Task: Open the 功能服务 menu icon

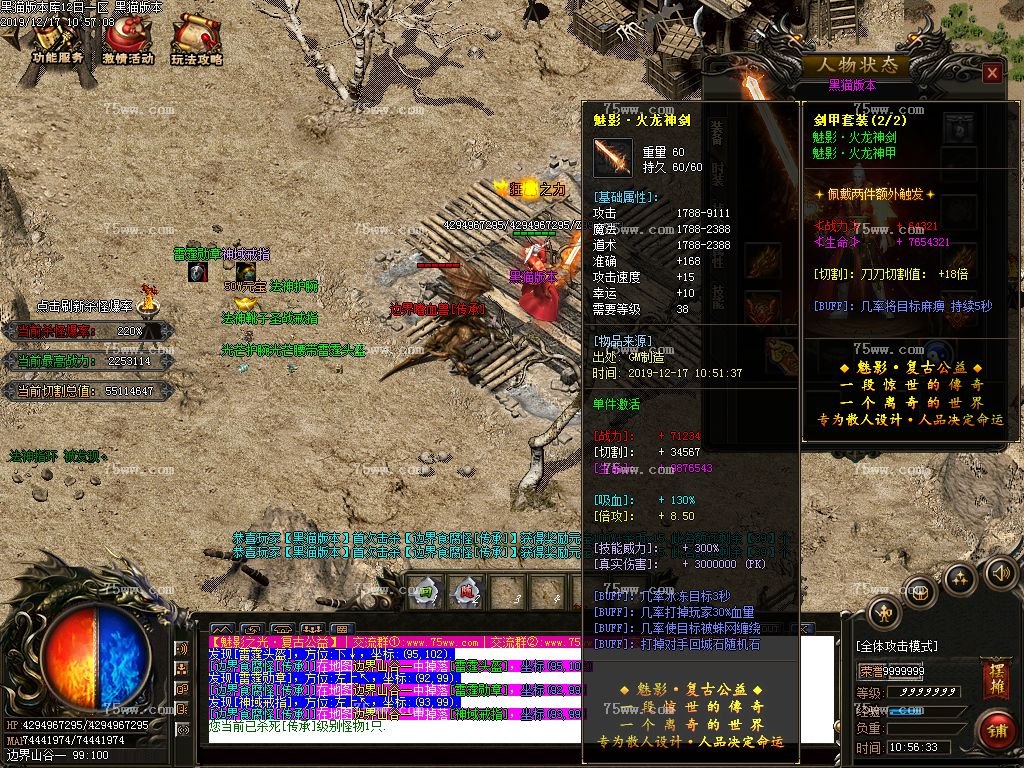Action: click(x=56, y=41)
